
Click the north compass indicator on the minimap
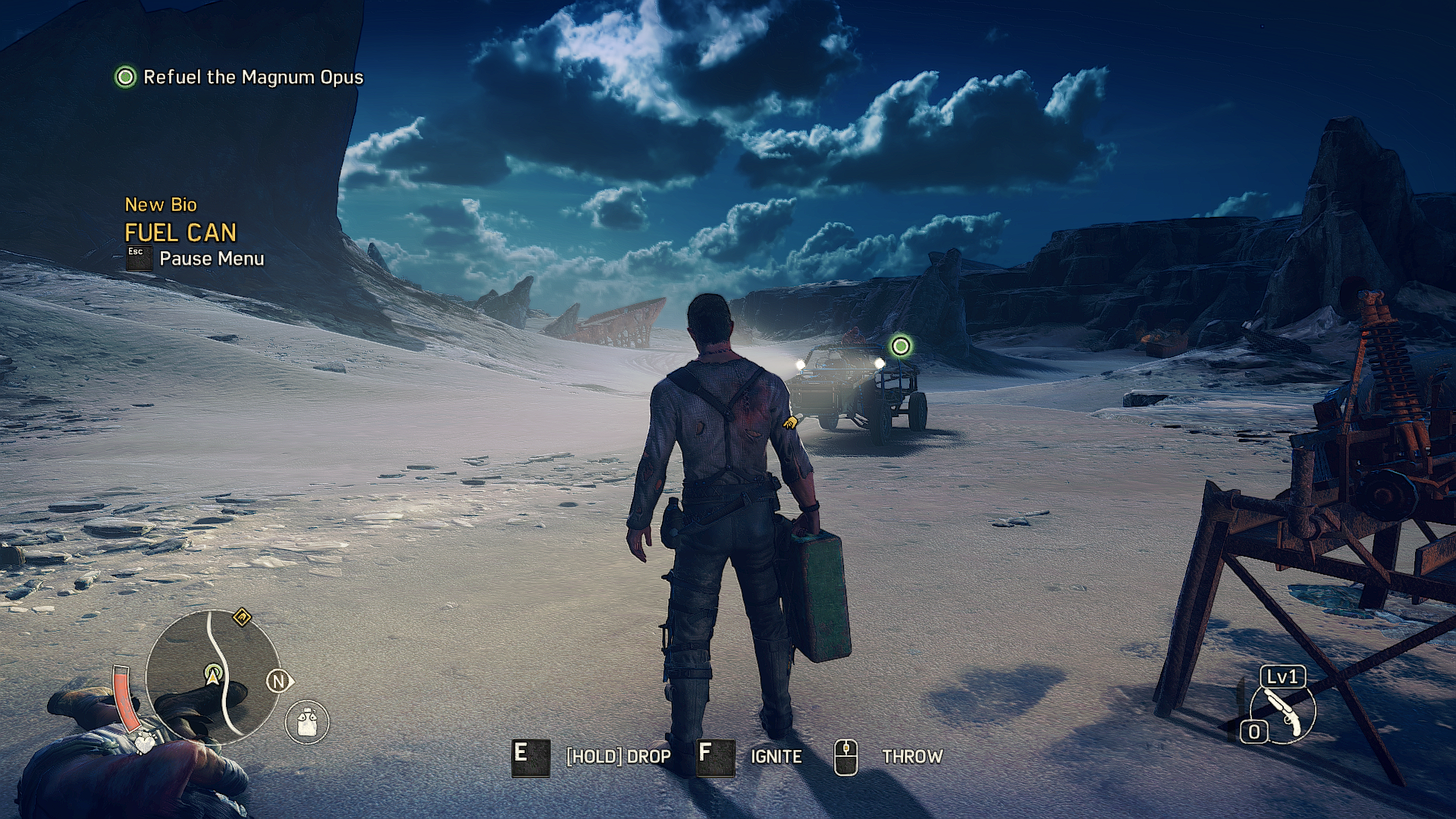tap(278, 681)
